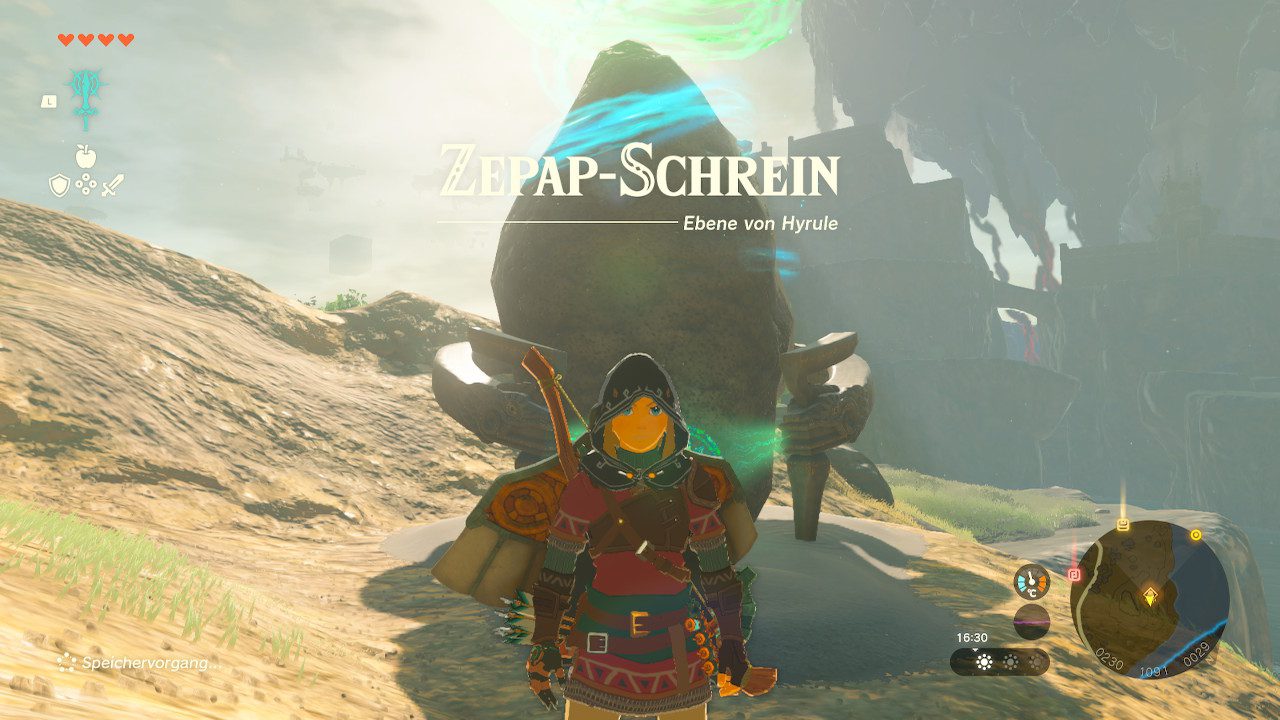
Task: Click the highlighted sun weather symbol
Action: coord(984,661)
